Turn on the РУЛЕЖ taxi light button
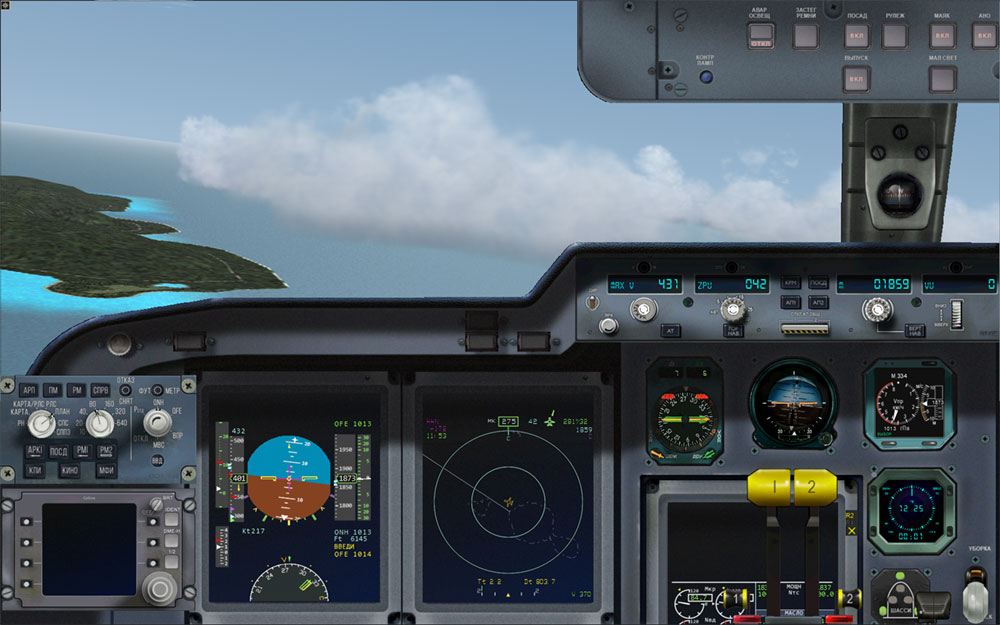 894,35
